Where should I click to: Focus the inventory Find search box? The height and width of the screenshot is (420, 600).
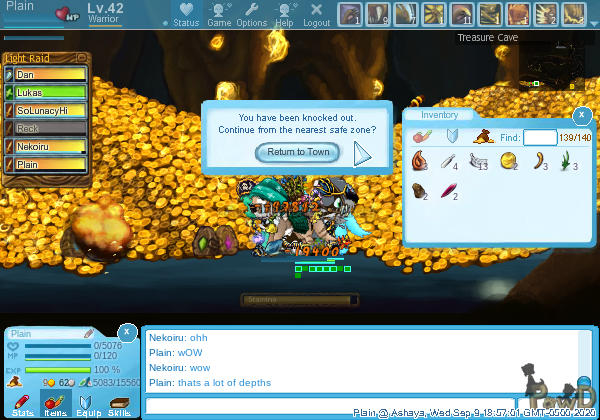(540, 137)
